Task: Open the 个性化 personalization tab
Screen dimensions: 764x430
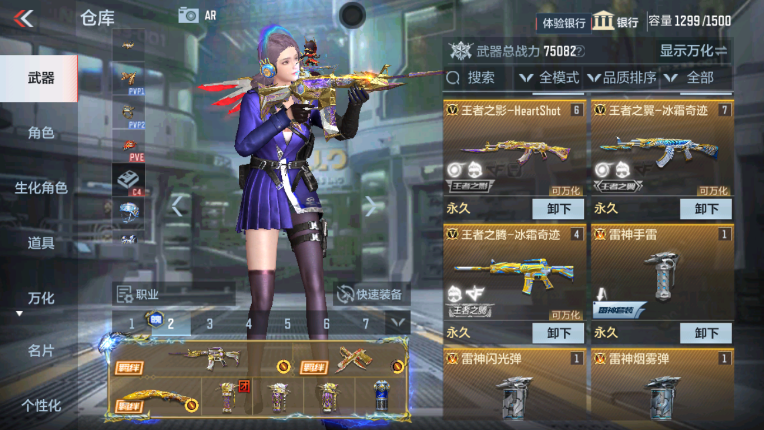Action: [x=40, y=405]
